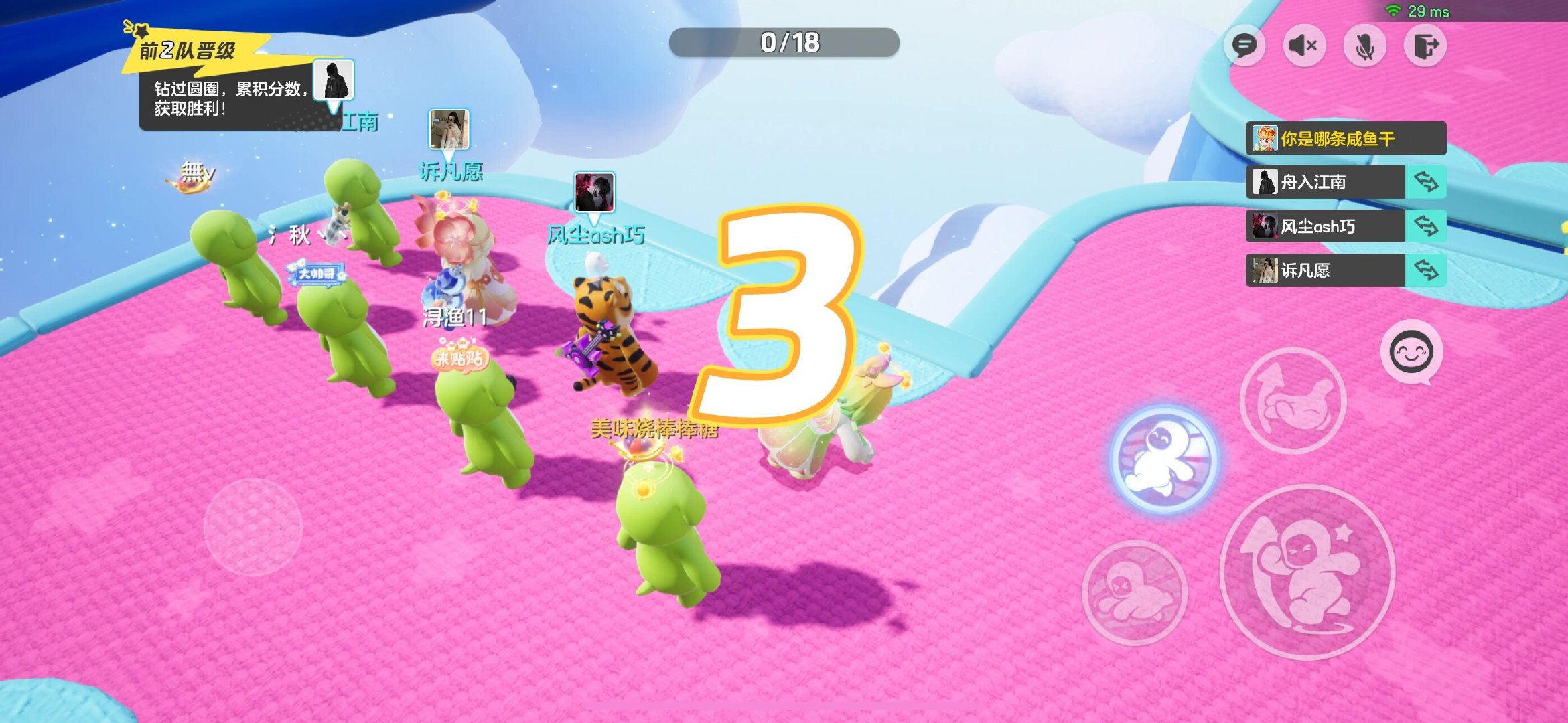Touch the virtual movement joystick
1568x723 pixels.
[x=253, y=527]
